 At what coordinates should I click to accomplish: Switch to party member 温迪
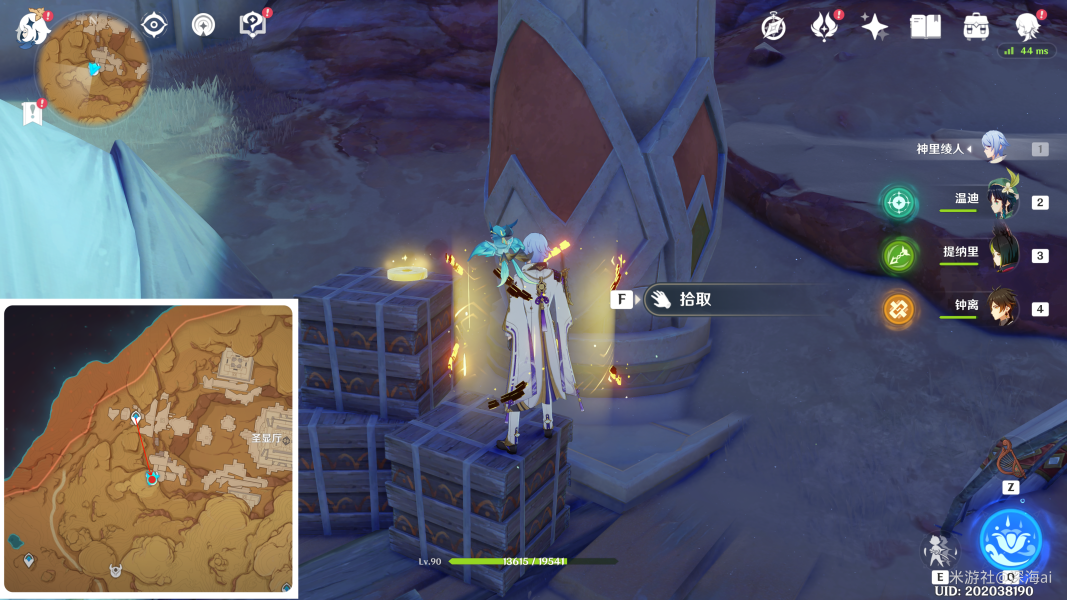tap(1001, 201)
